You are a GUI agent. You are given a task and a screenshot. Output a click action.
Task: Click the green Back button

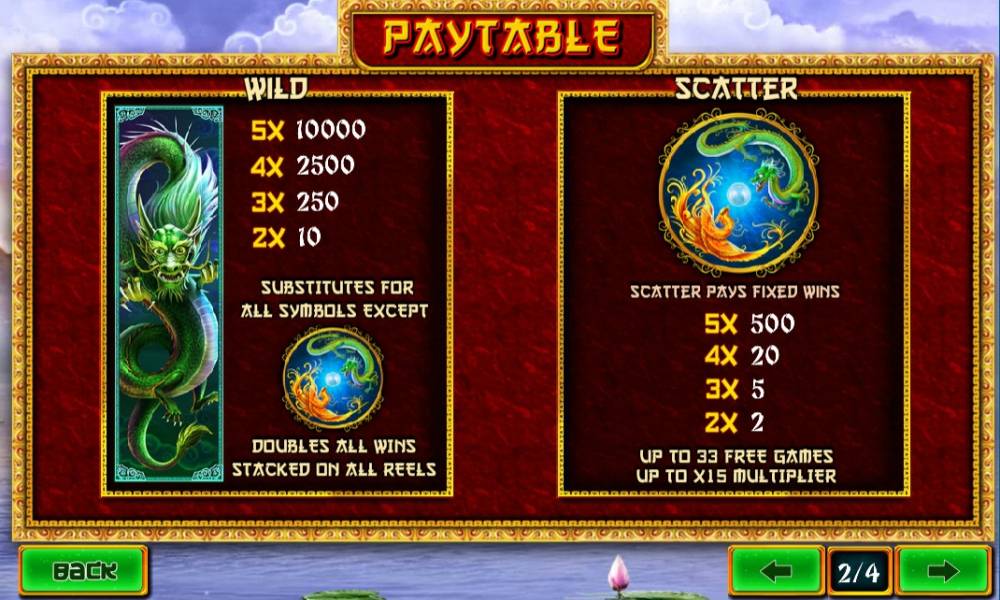point(83,571)
